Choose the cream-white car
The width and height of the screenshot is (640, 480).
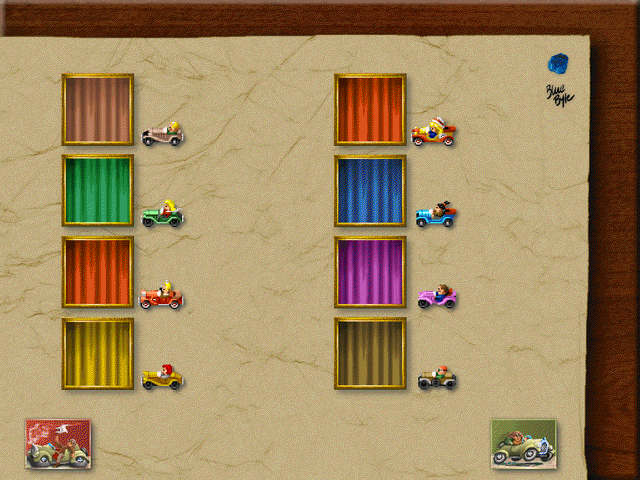pos(162,134)
